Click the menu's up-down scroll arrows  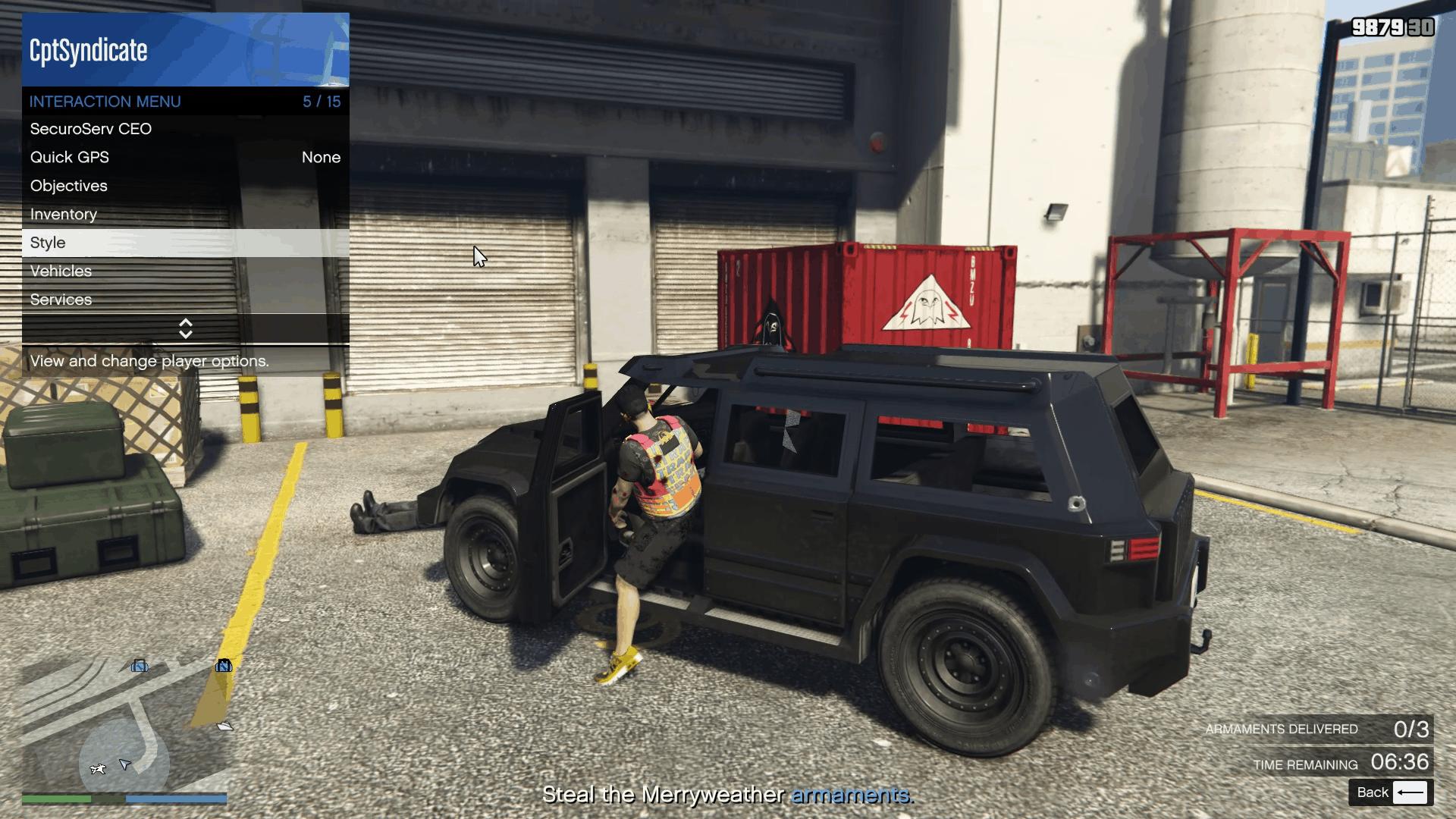(185, 328)
